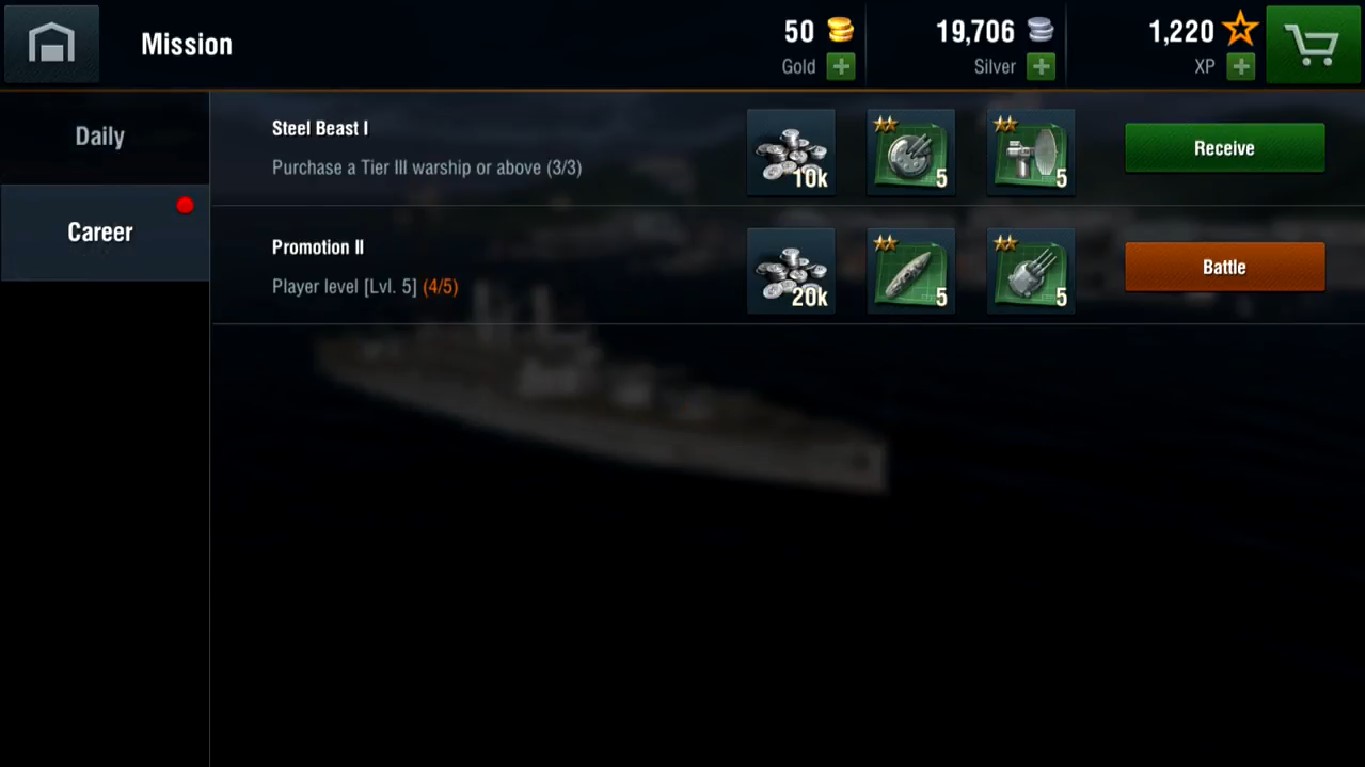Open the Career missions tab
Screen dimensions: 1365x767
click(x=100, y=232)
